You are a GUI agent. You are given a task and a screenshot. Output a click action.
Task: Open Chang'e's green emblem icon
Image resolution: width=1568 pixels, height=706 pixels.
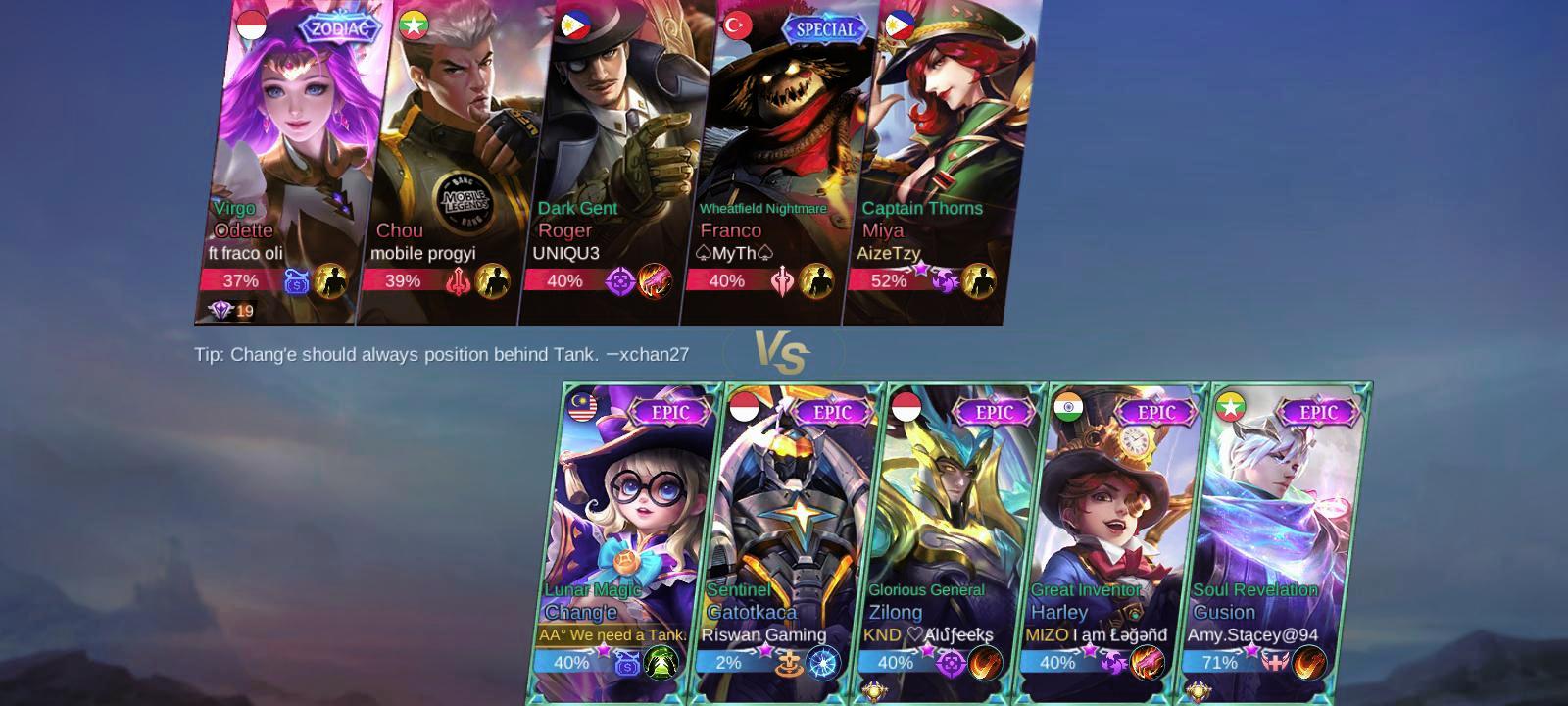(662, 662)
